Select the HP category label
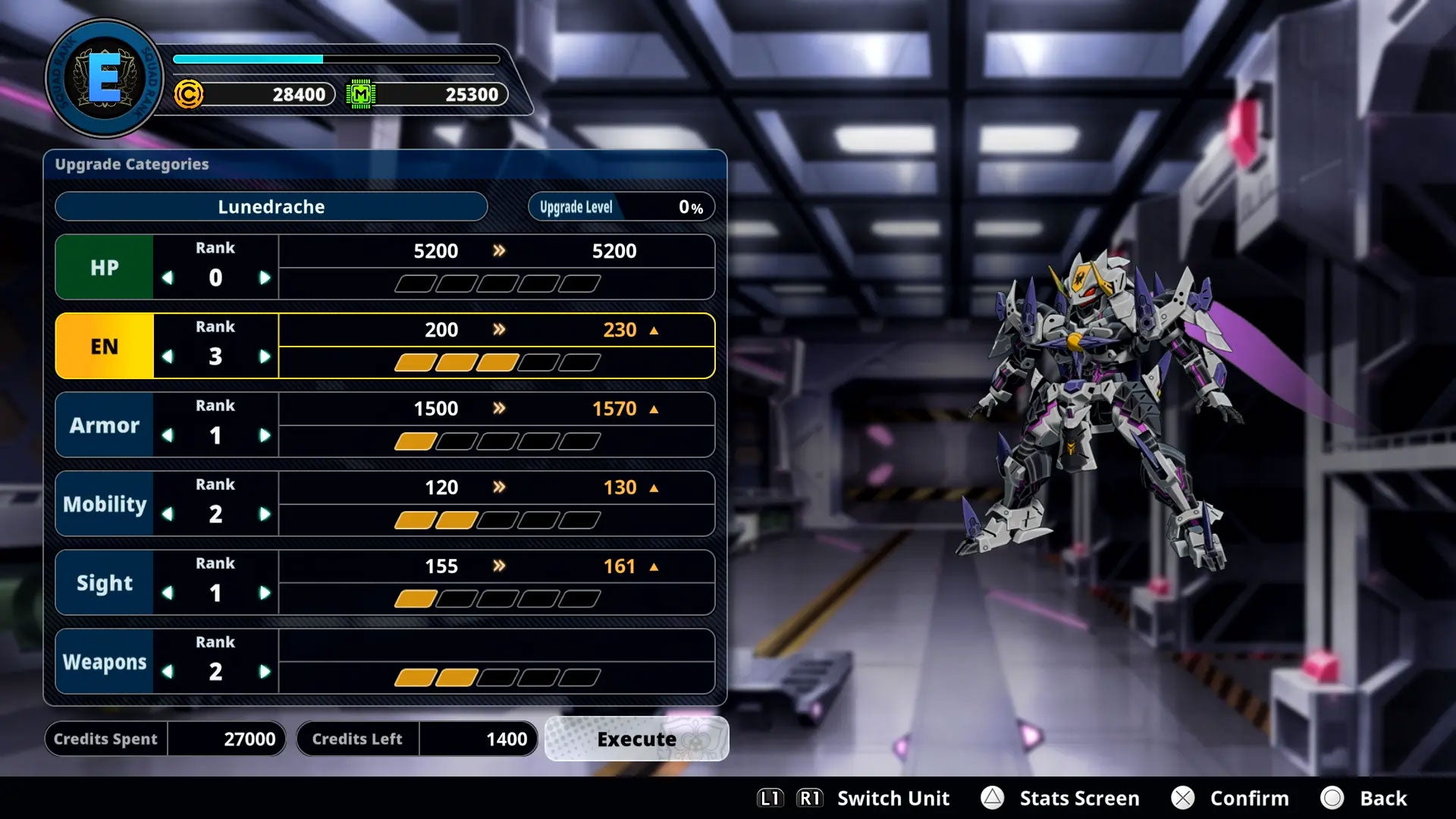The width and height of the screenshot is (1456, 819). tap(104, 267)
